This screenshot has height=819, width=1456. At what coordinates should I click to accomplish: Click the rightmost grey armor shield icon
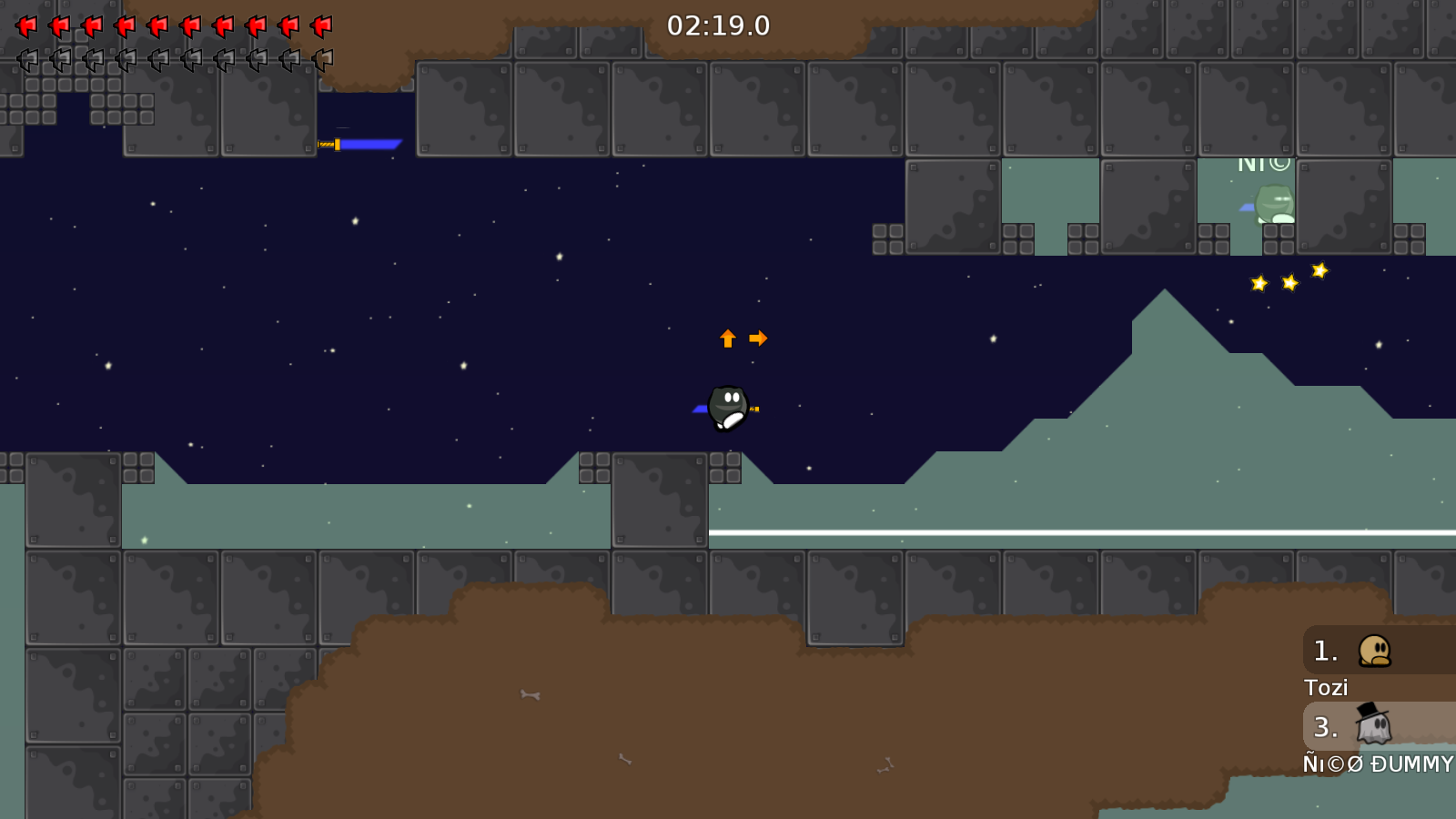(x=320, y=61)
